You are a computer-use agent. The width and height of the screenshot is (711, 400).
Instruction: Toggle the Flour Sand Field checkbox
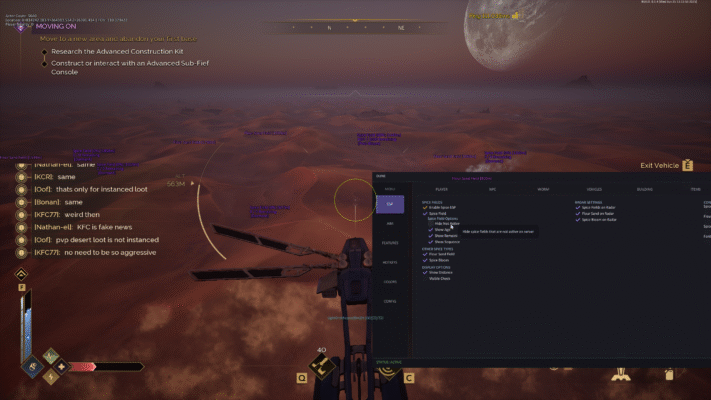point(425,254)
